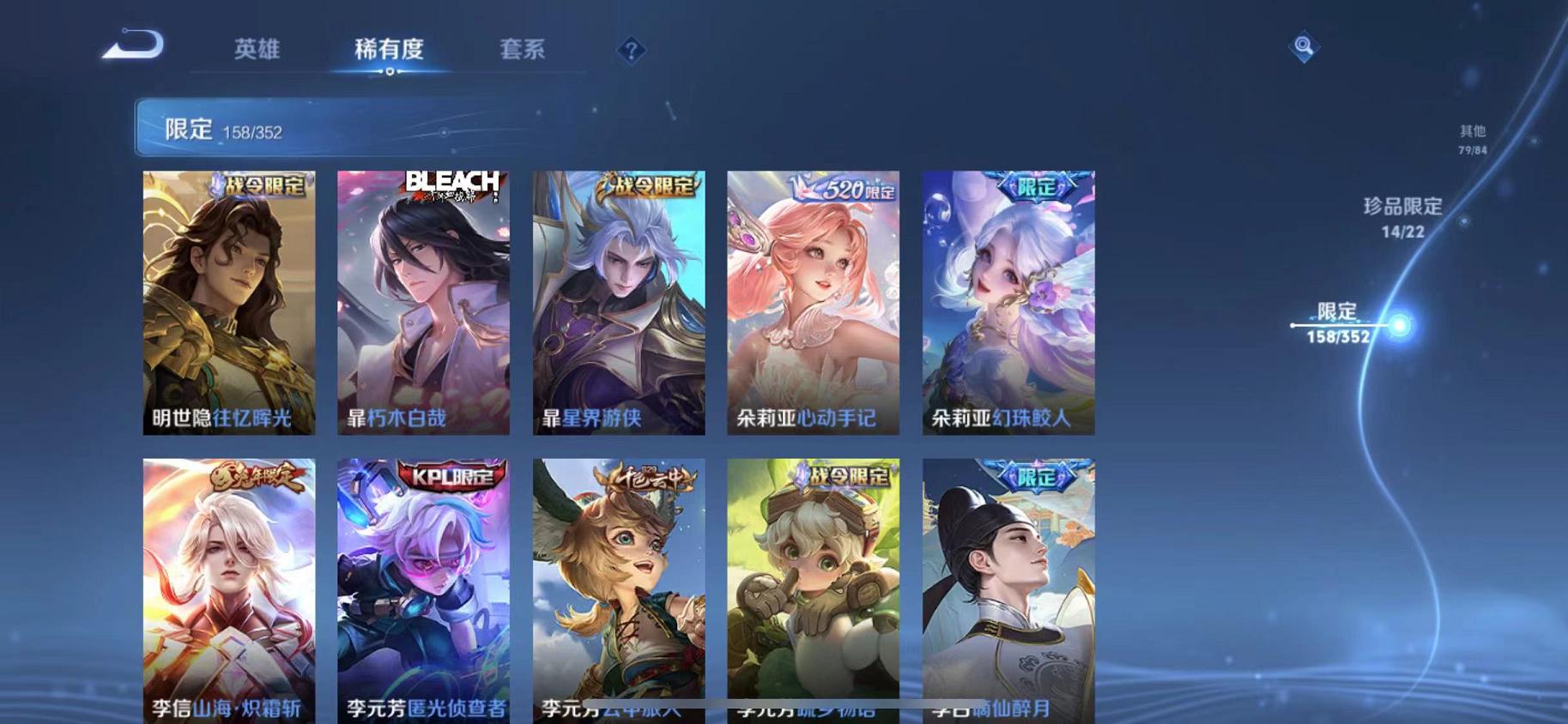Click 战令限定 badge on 明世隐 skin card
This screenshot has height=724, width=1568.
point(257,186)
